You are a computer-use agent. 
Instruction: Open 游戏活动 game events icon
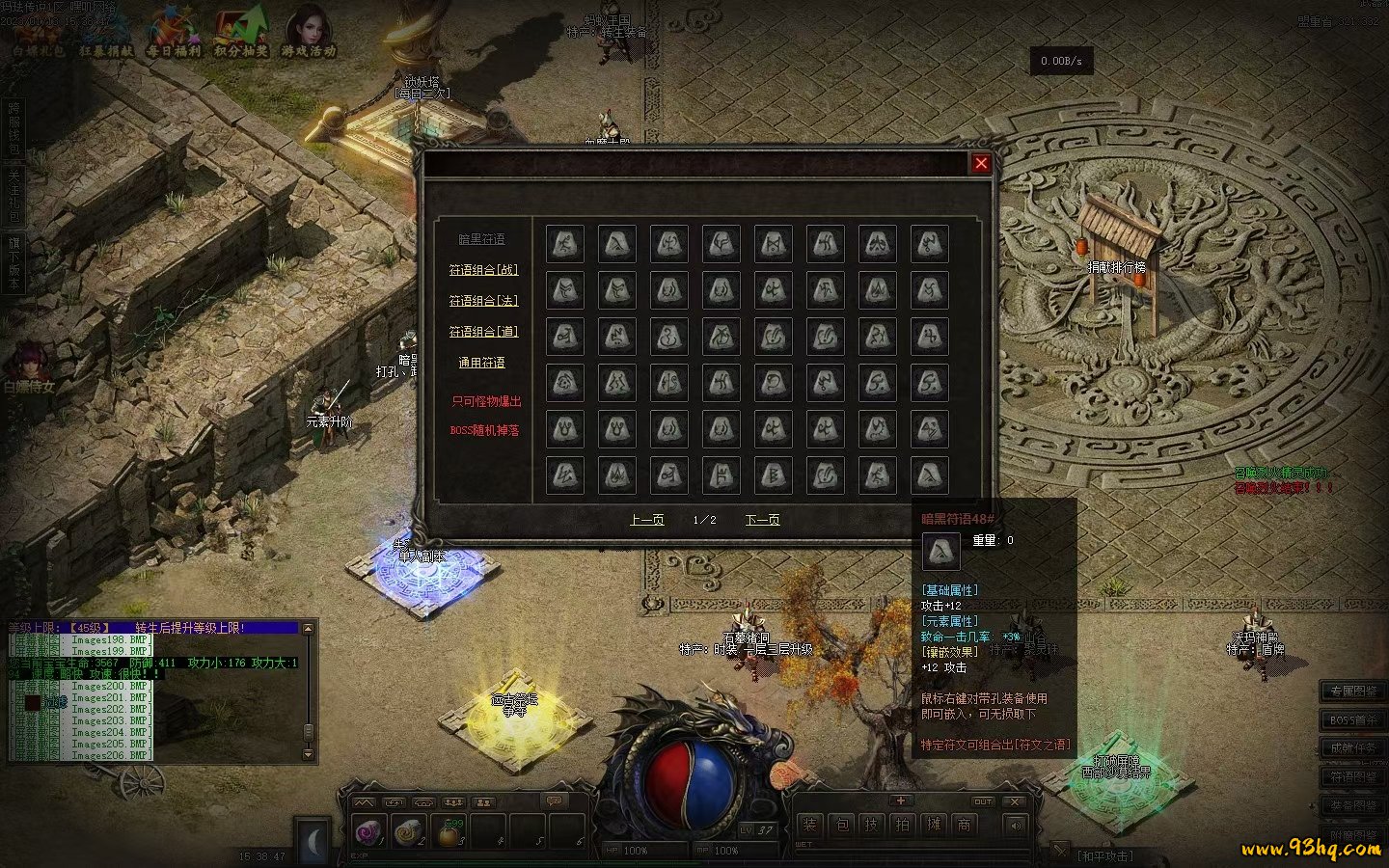[x=309, y=34]
